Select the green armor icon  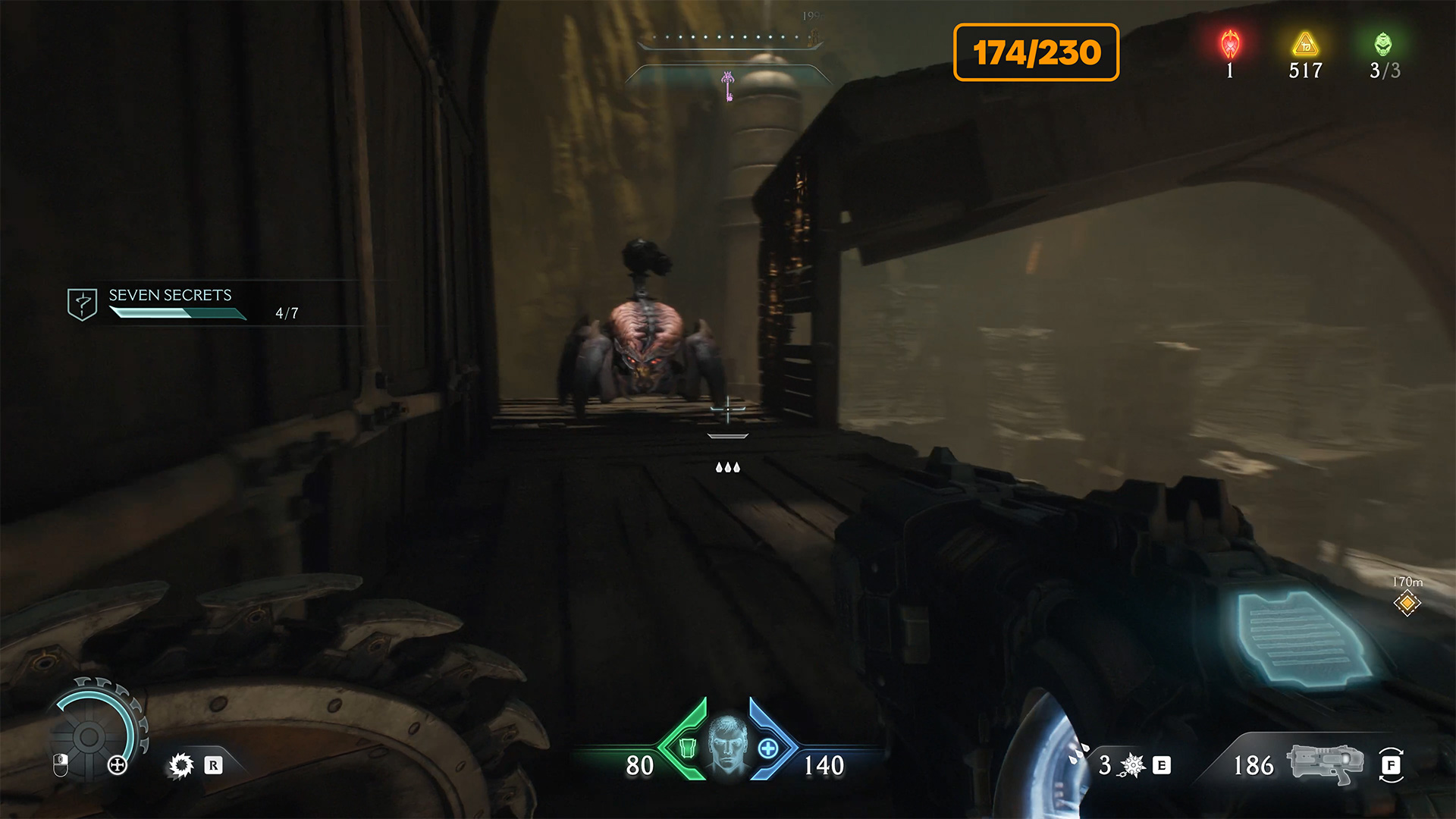pos(687,748)
